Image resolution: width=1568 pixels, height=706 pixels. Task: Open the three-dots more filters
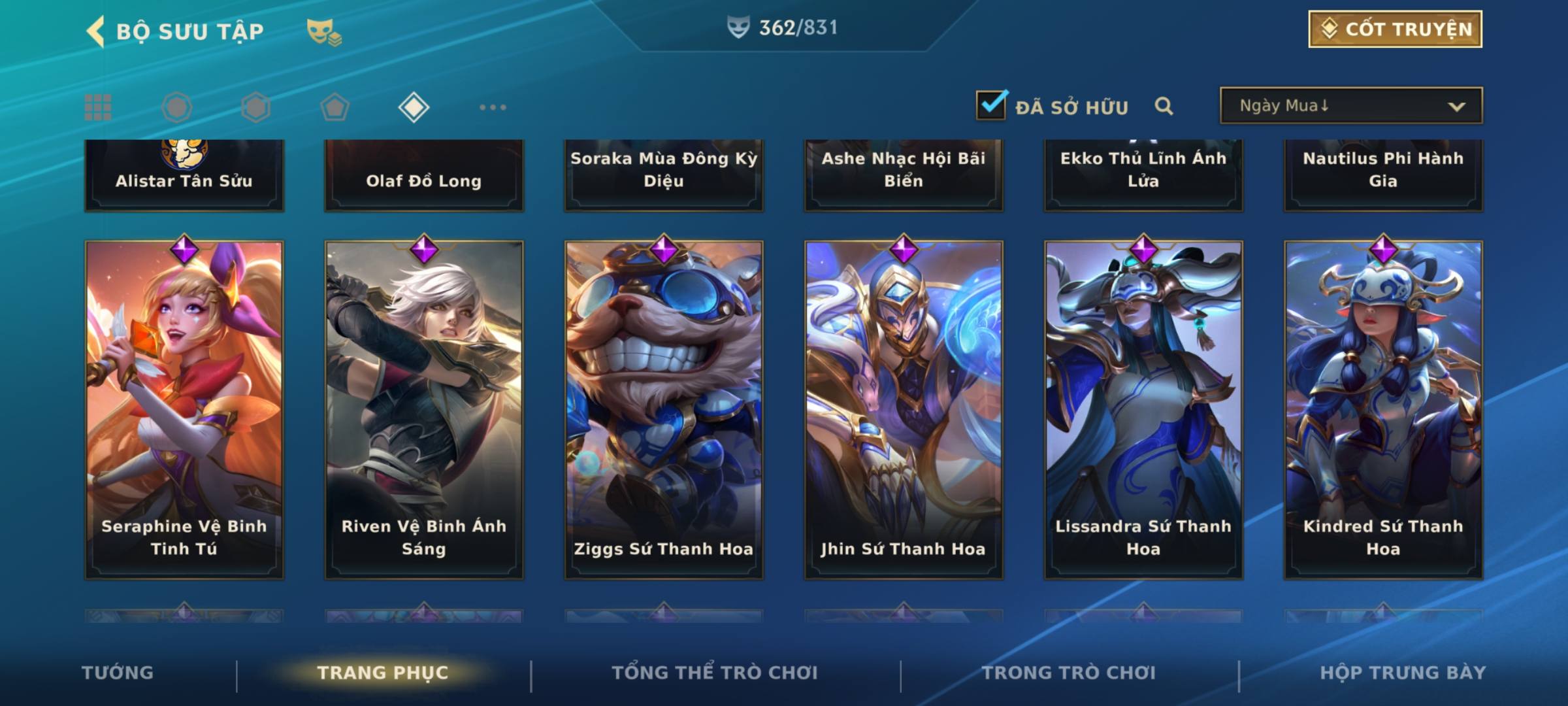[x=493, y=107]
